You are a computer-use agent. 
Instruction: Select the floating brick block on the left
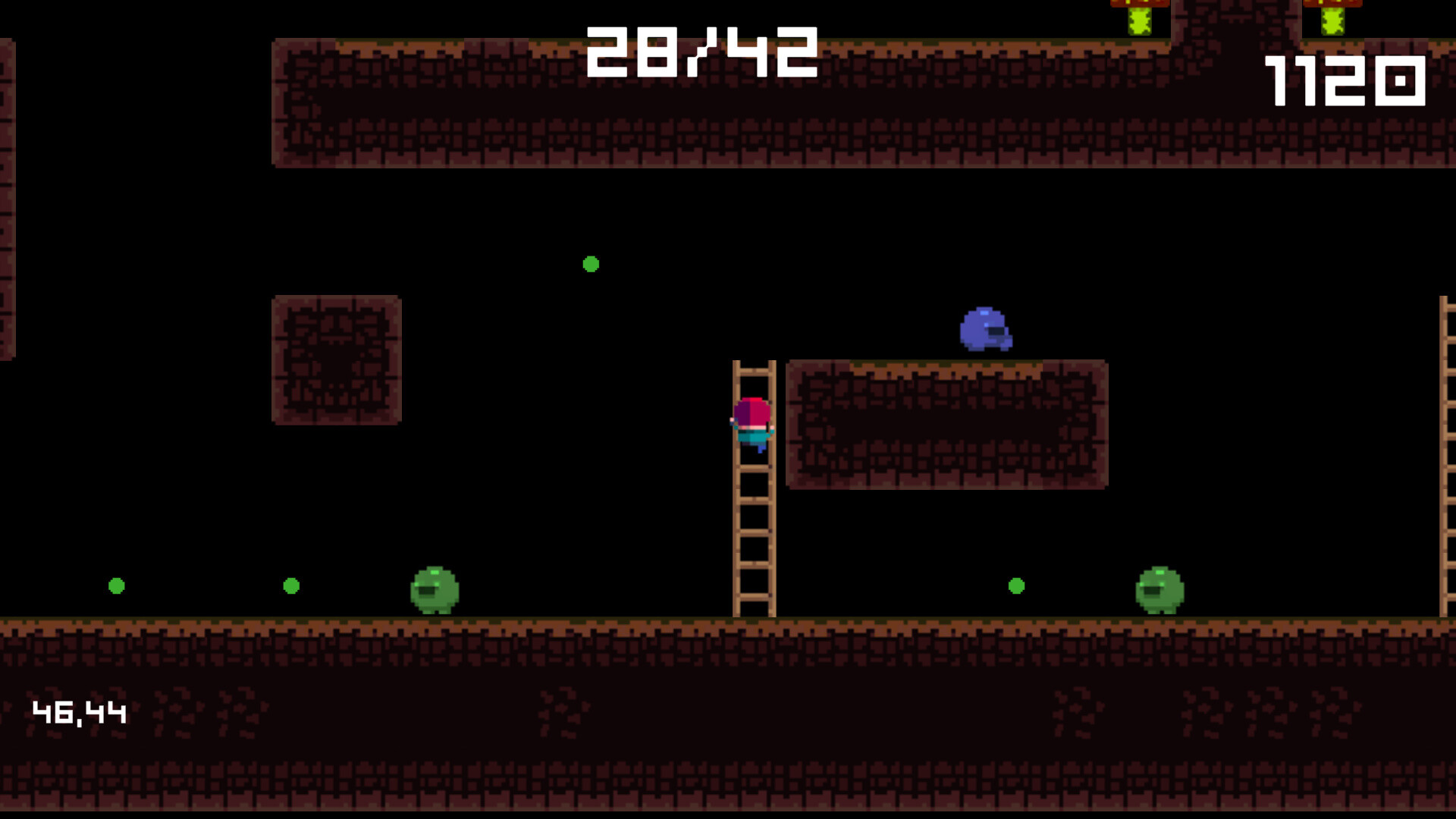[x=337, y=359]
